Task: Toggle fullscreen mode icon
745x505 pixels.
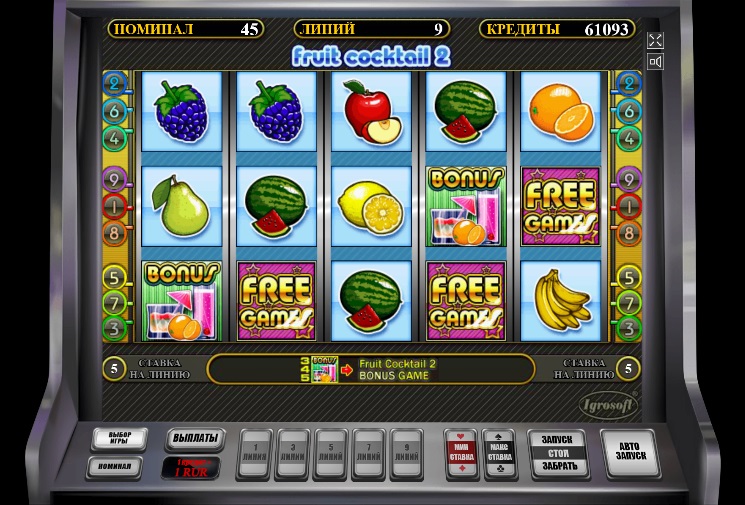Action: (656, 40)
